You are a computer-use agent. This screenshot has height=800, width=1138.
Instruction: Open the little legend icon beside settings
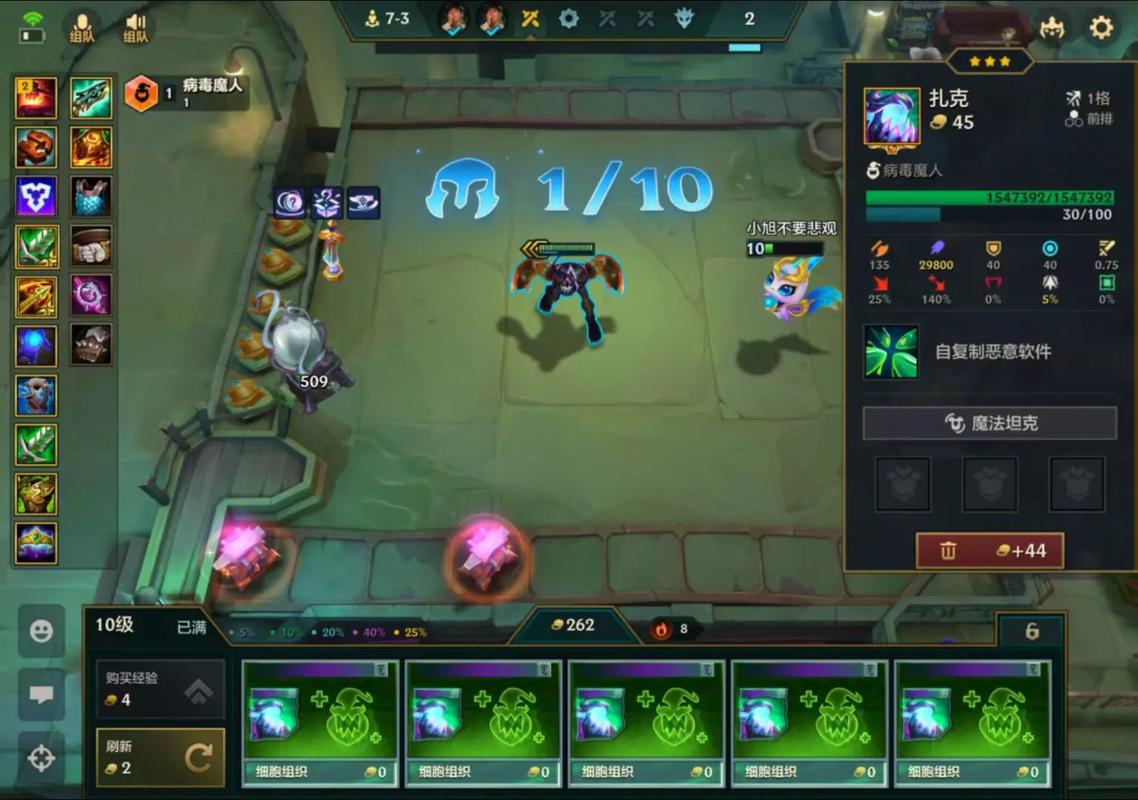tap(1051, 27)
